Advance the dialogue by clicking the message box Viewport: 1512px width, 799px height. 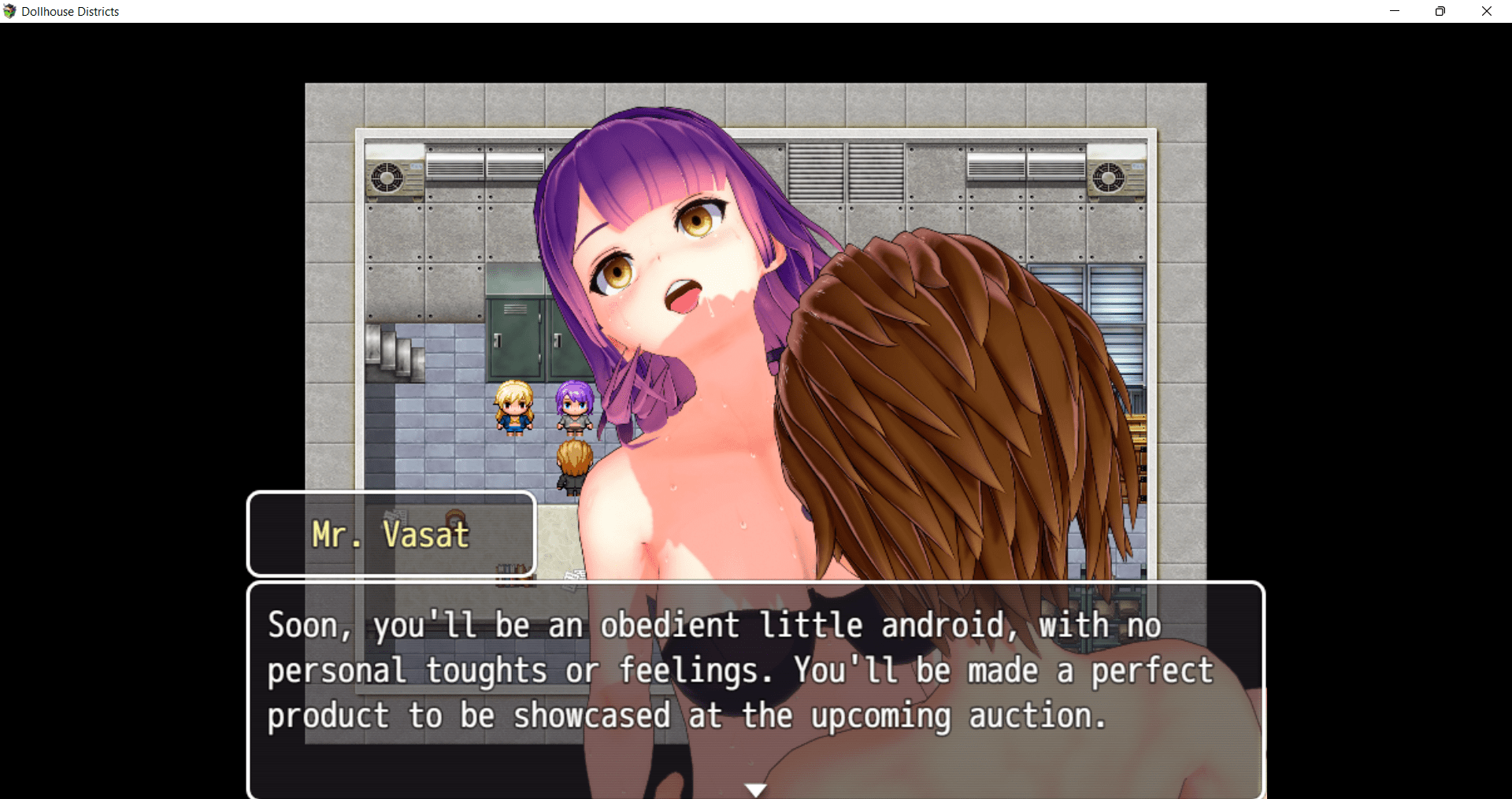(x=756, y=685)
